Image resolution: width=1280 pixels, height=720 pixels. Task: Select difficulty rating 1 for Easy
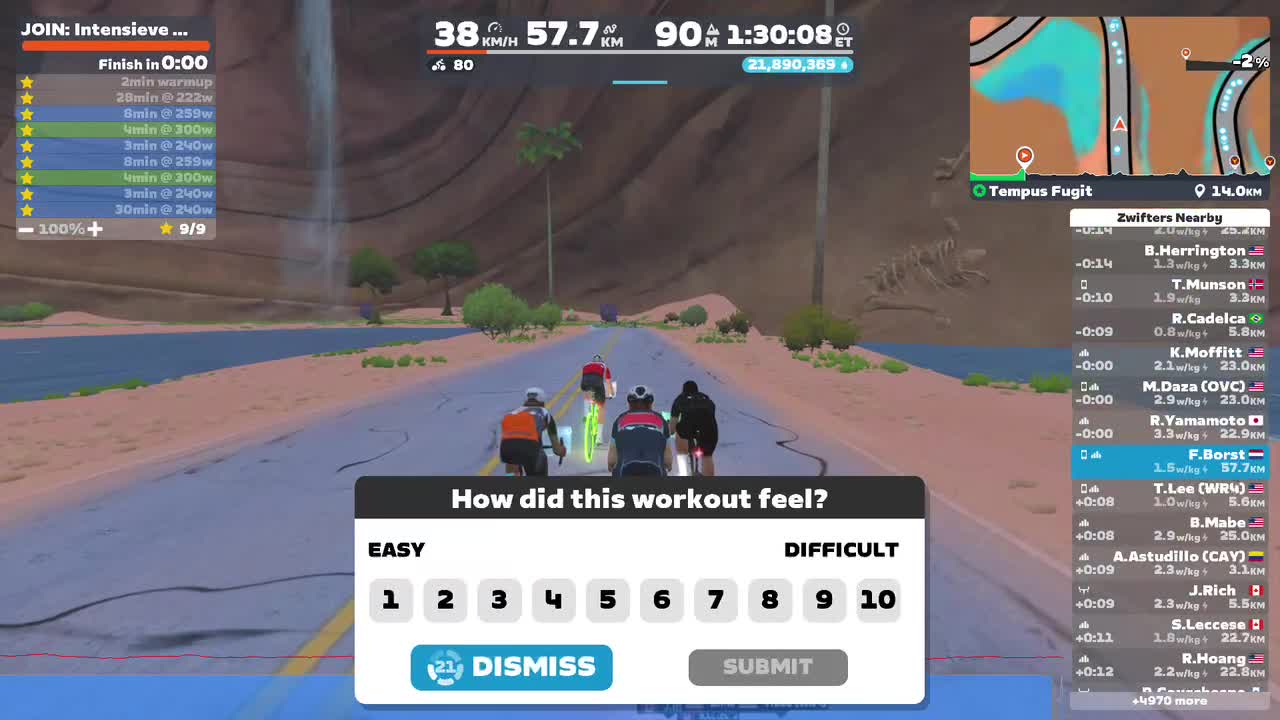(x=391, y=600)
